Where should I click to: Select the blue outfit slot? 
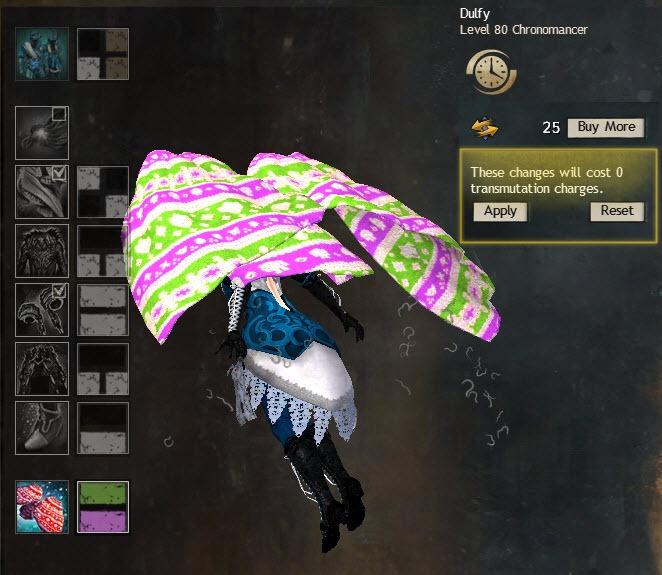(x=43, y=53)
